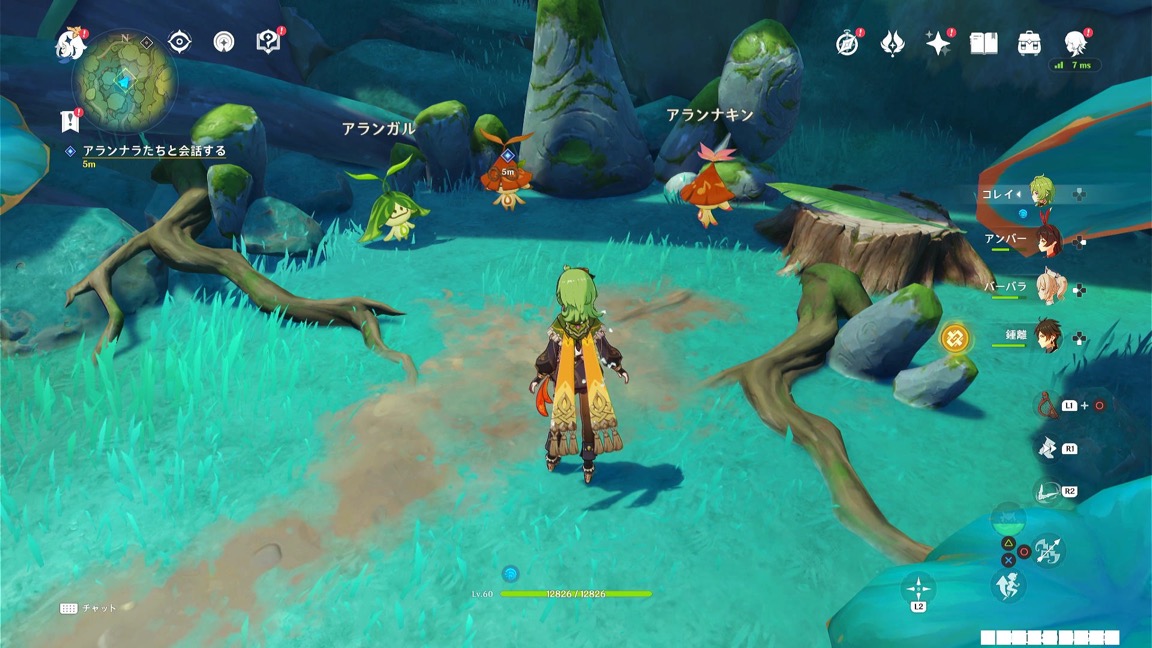The width and height of the screenshot is (1152, 648).
Task: Open the adventurer handbook book icon
Action: coord(984,44)
